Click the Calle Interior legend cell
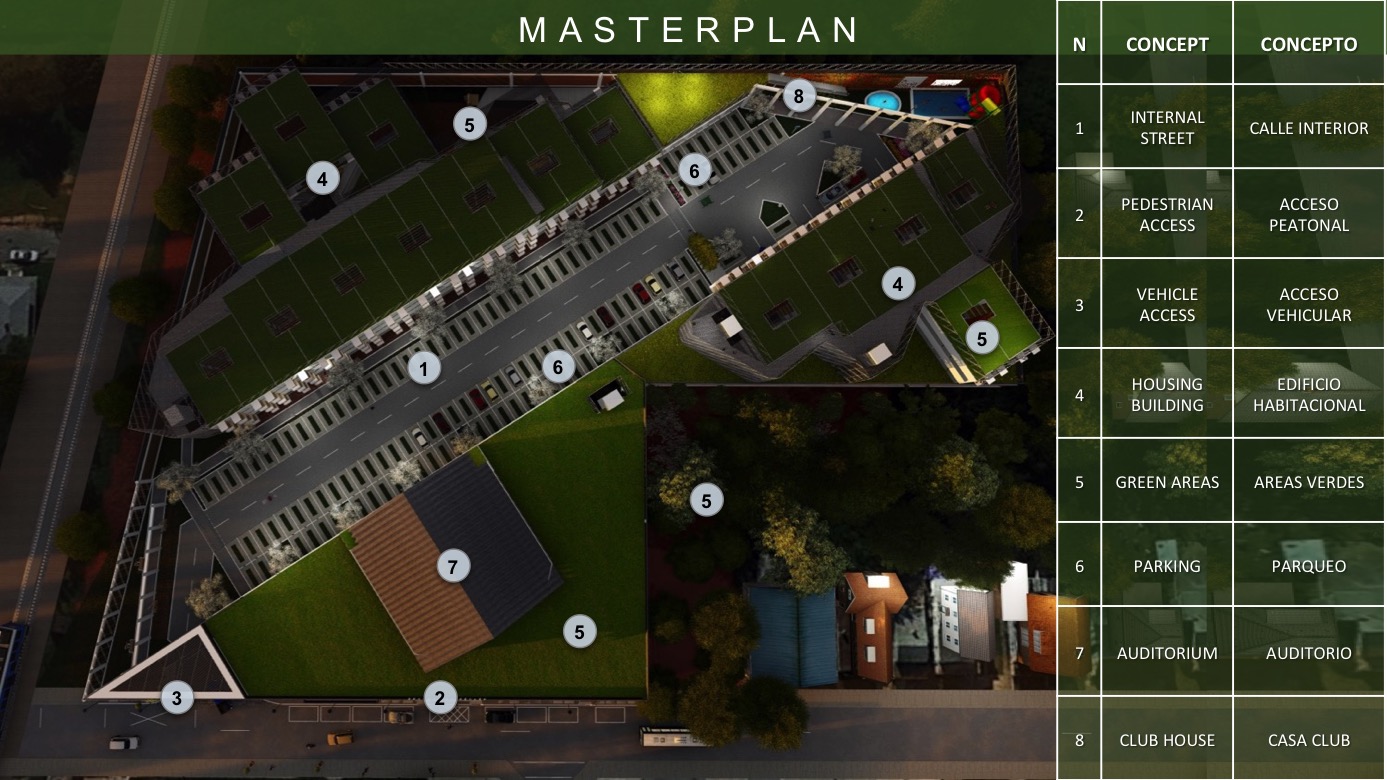Image resolution: width=1387 pixels, height=780 pixels. [1309, 128]
